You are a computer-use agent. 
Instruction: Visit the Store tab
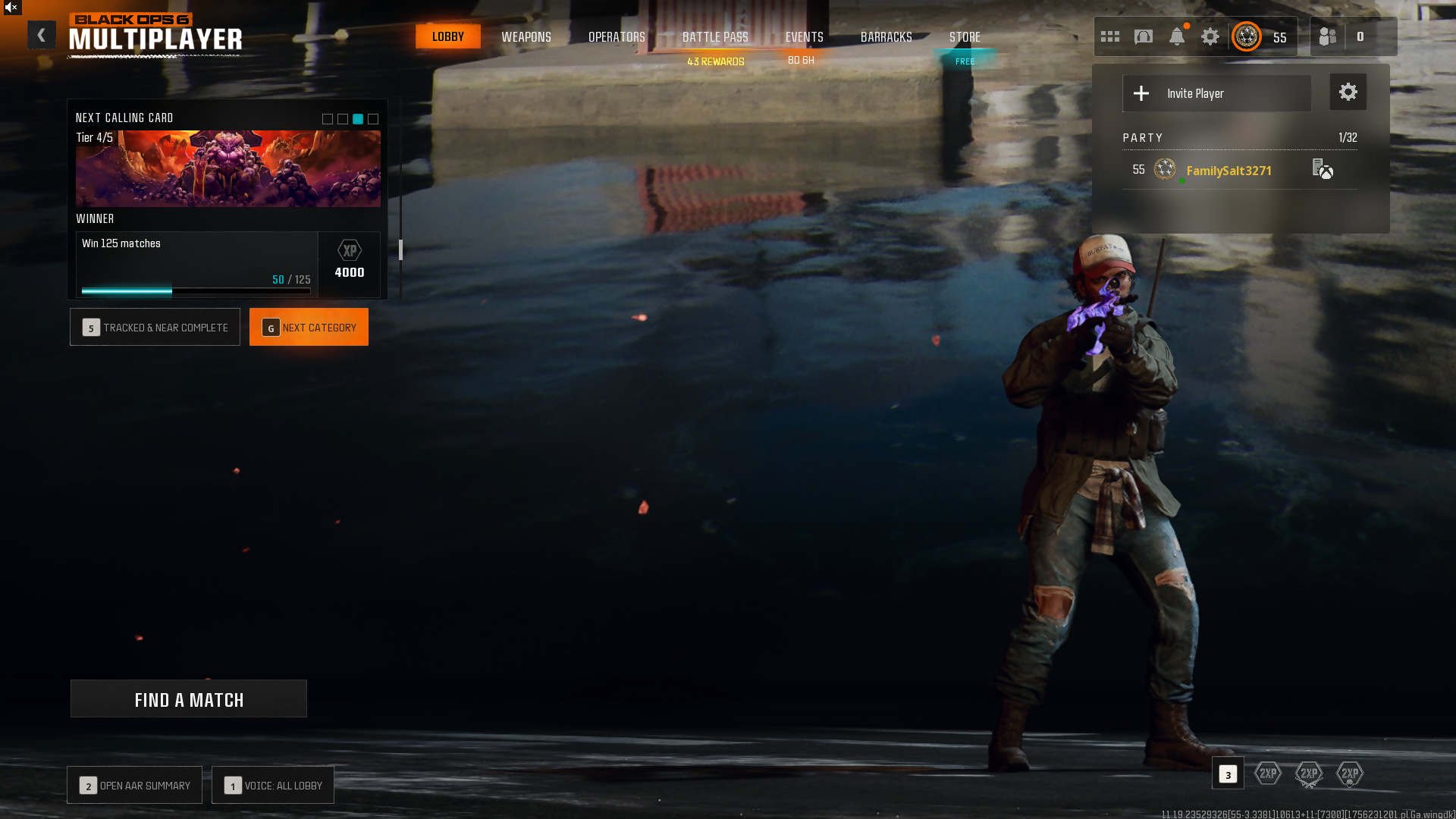click(965, 36)
